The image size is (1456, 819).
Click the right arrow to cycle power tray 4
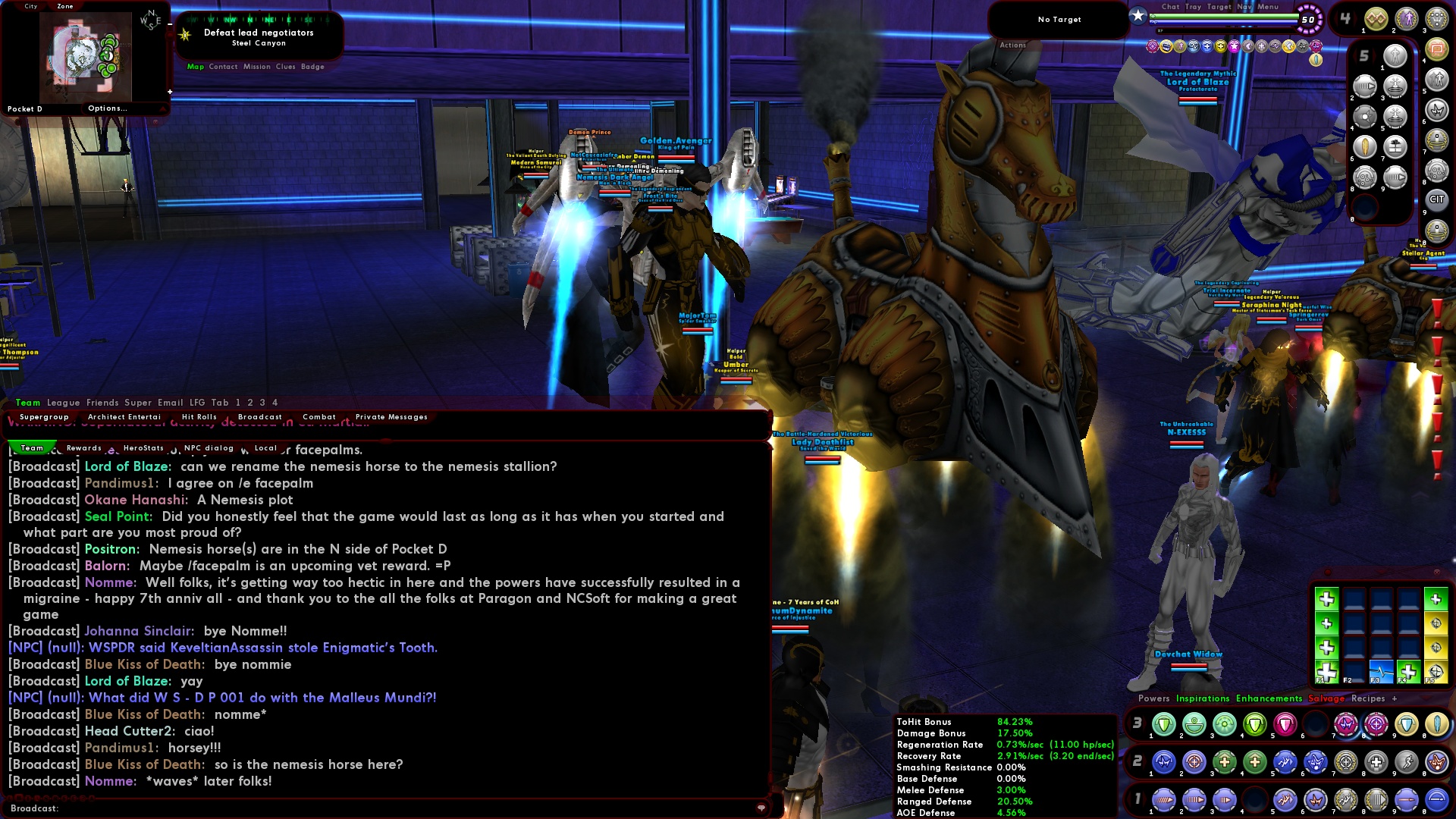point(1355,17)
